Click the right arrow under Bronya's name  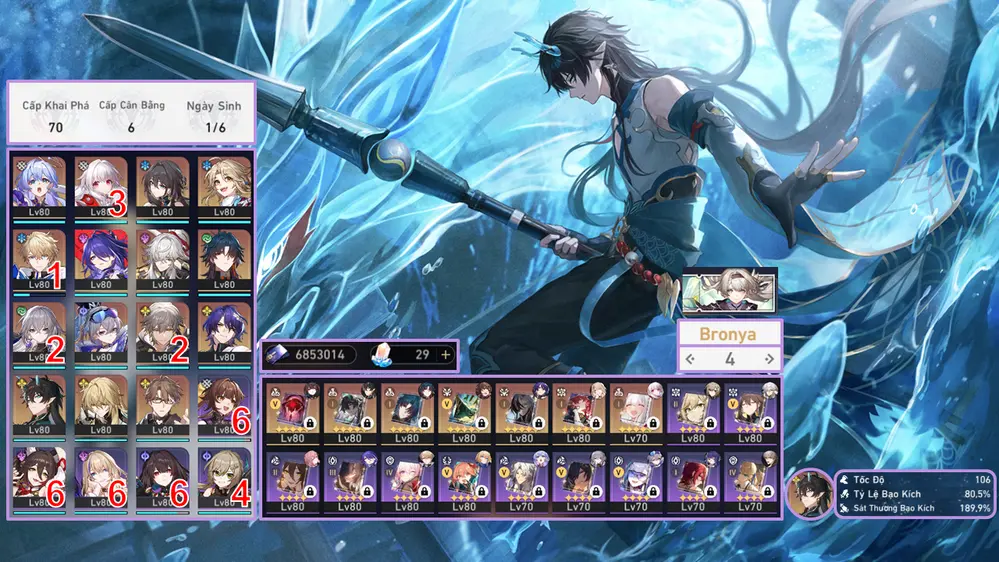click(x=768, y=359)
